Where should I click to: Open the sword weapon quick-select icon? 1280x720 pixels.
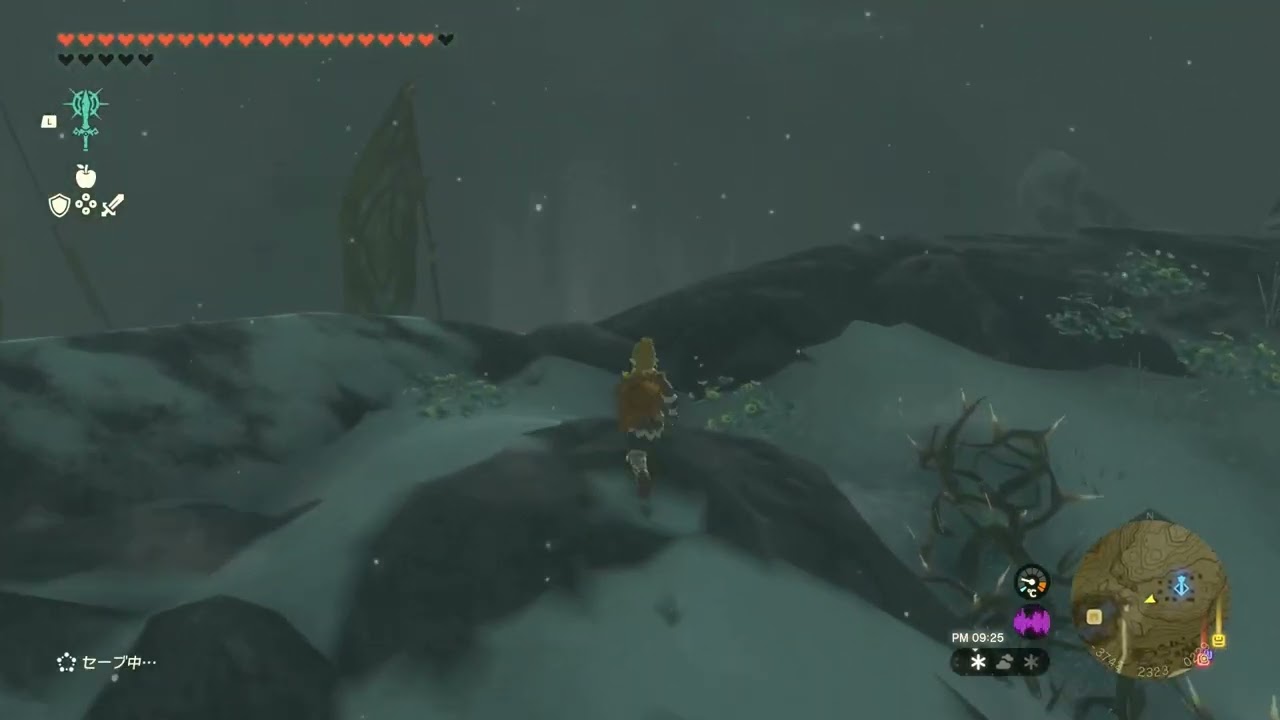pyautogui.click(x=113, y=206)
